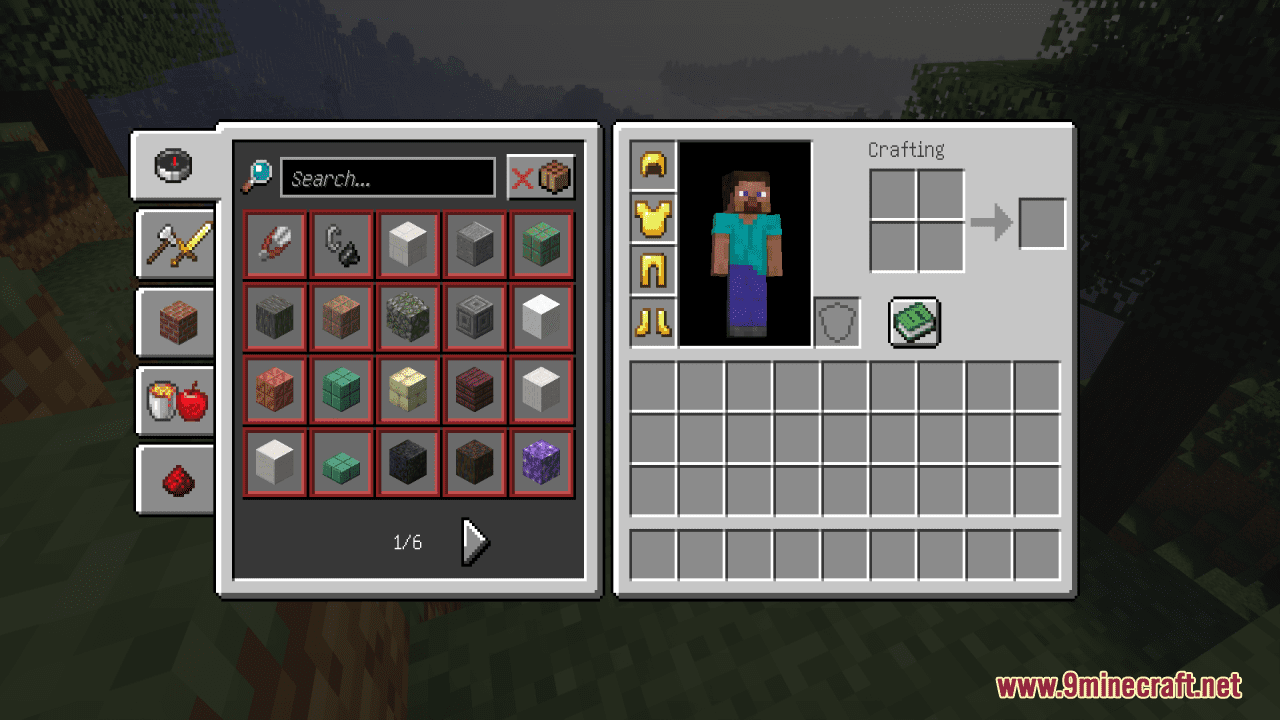Click the crafting result output slot
This screenshot has width=1280, height=720.
coord(1043,224)
